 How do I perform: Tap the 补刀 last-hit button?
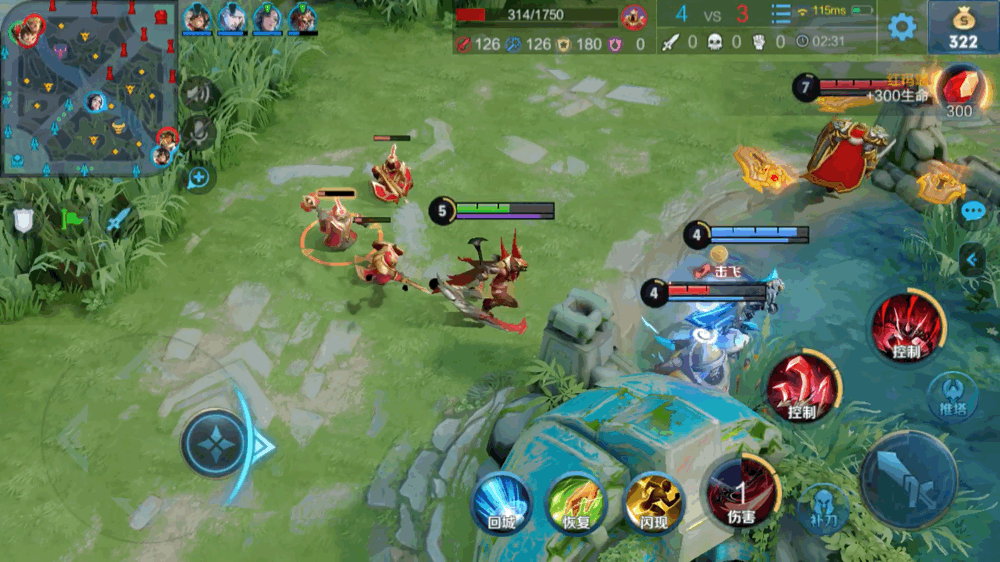pos(823,508)
